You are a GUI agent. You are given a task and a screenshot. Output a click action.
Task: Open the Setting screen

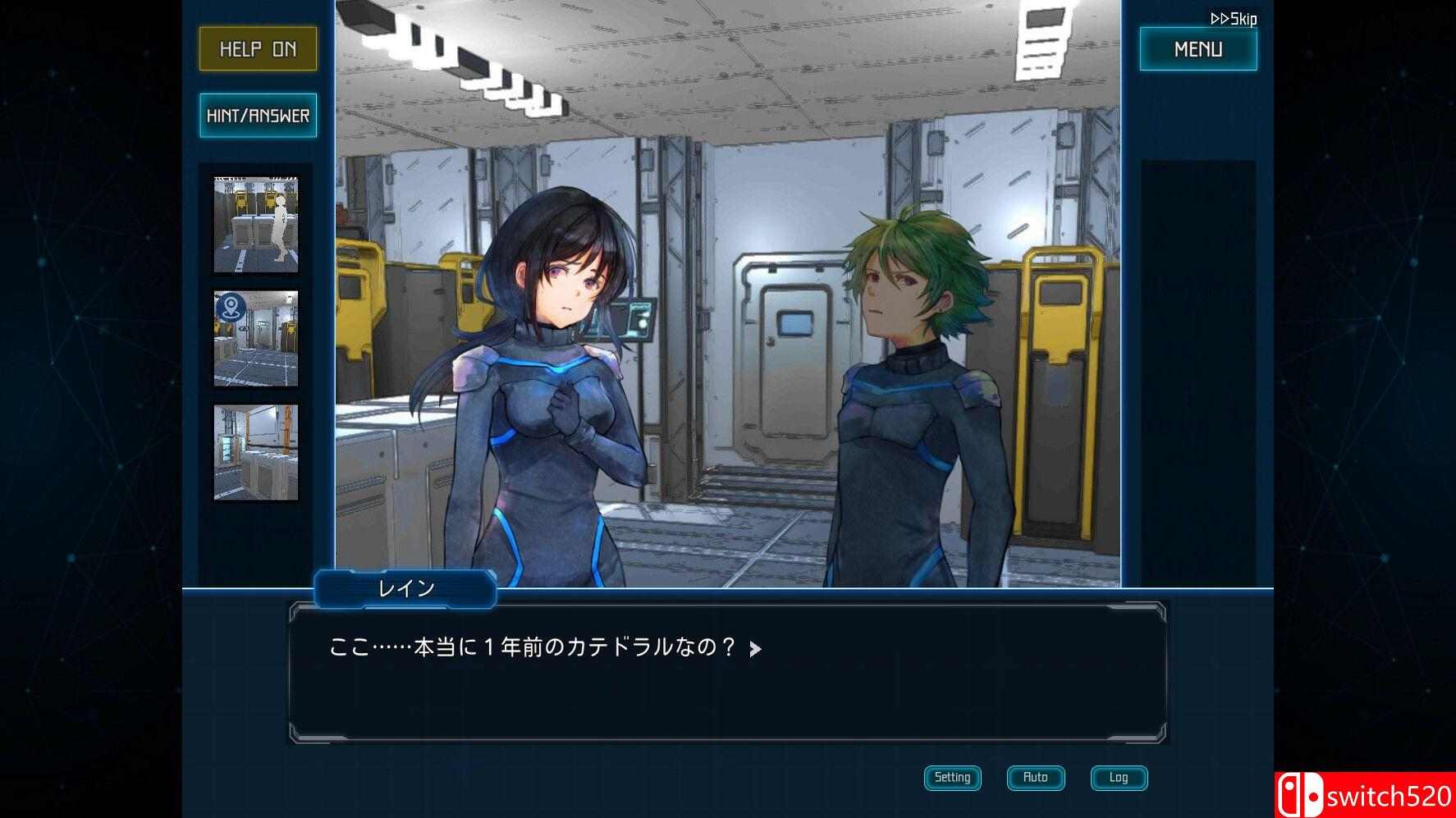tap(952, 777)
